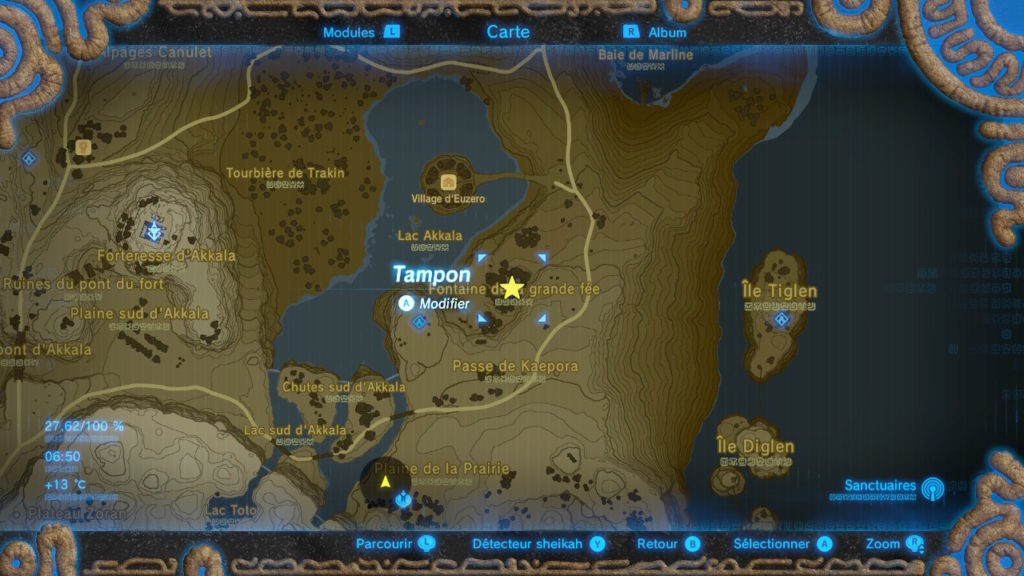Click the Village d'Euzero map icon
Viewport: 1024px width, 576px height.
coord(448,181)
